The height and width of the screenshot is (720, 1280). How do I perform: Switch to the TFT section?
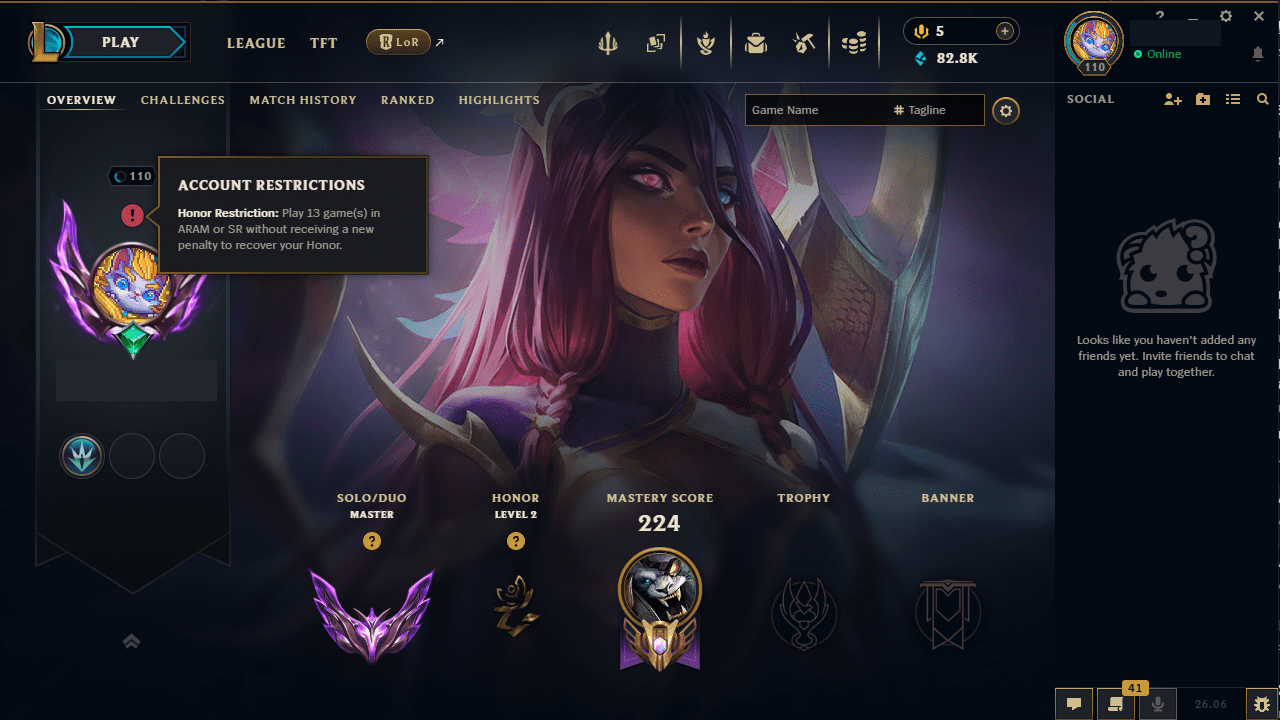323,43
